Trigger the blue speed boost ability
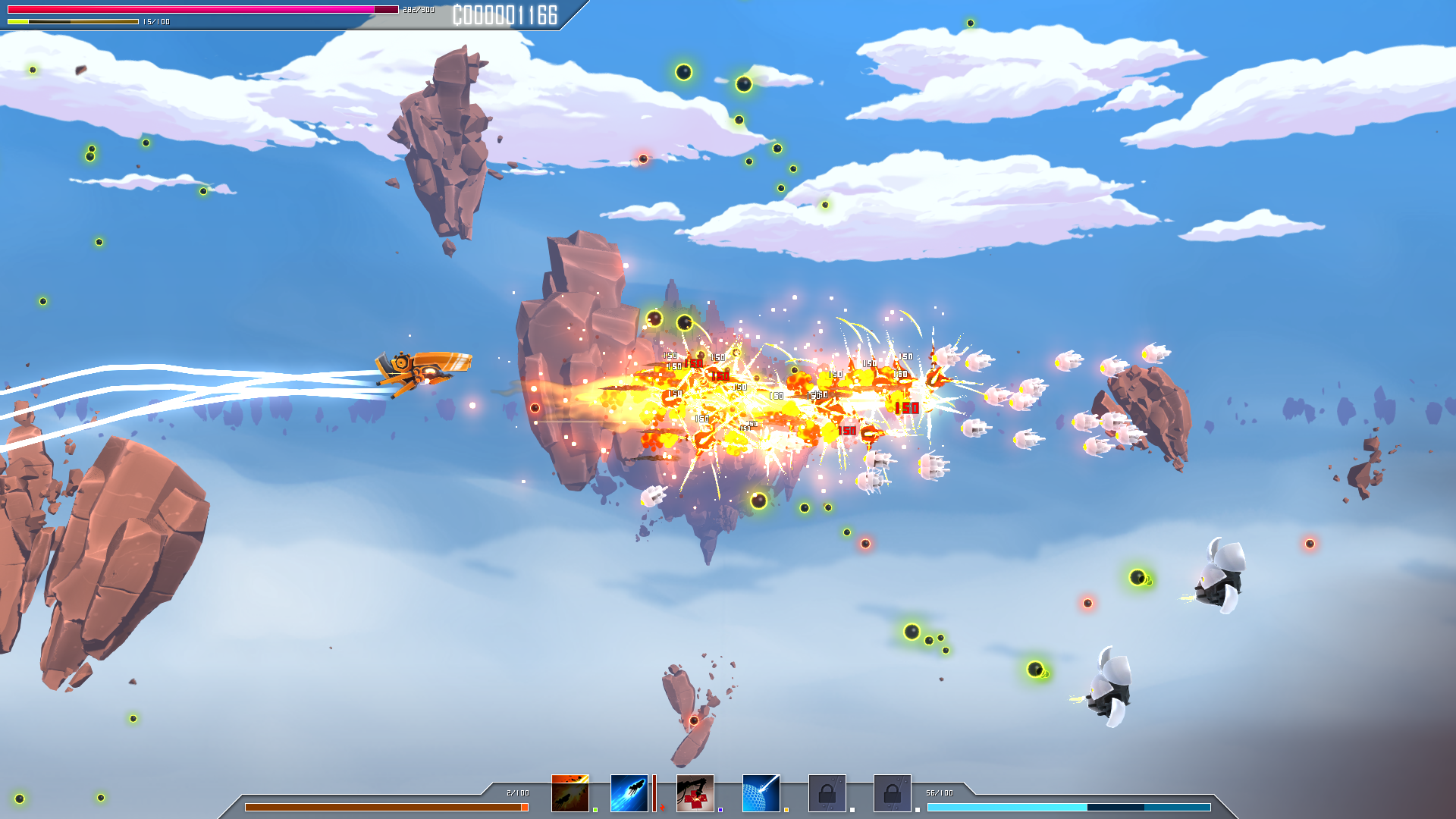The height and width of the screenshot is (819, 1456). (x=629, y=793)
